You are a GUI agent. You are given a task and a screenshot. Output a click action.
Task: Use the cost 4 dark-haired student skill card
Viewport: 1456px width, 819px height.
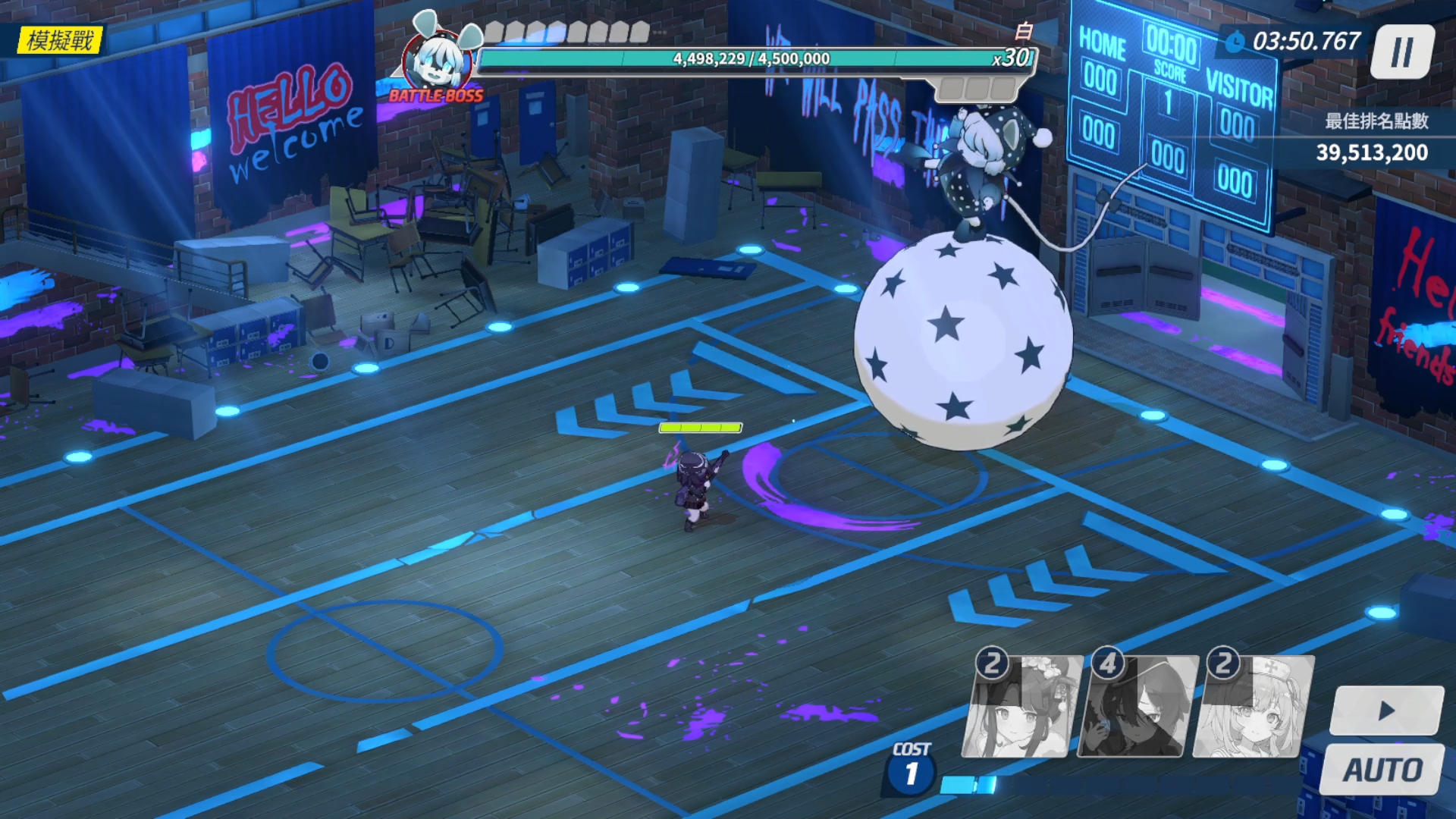tap(1137, 707)
